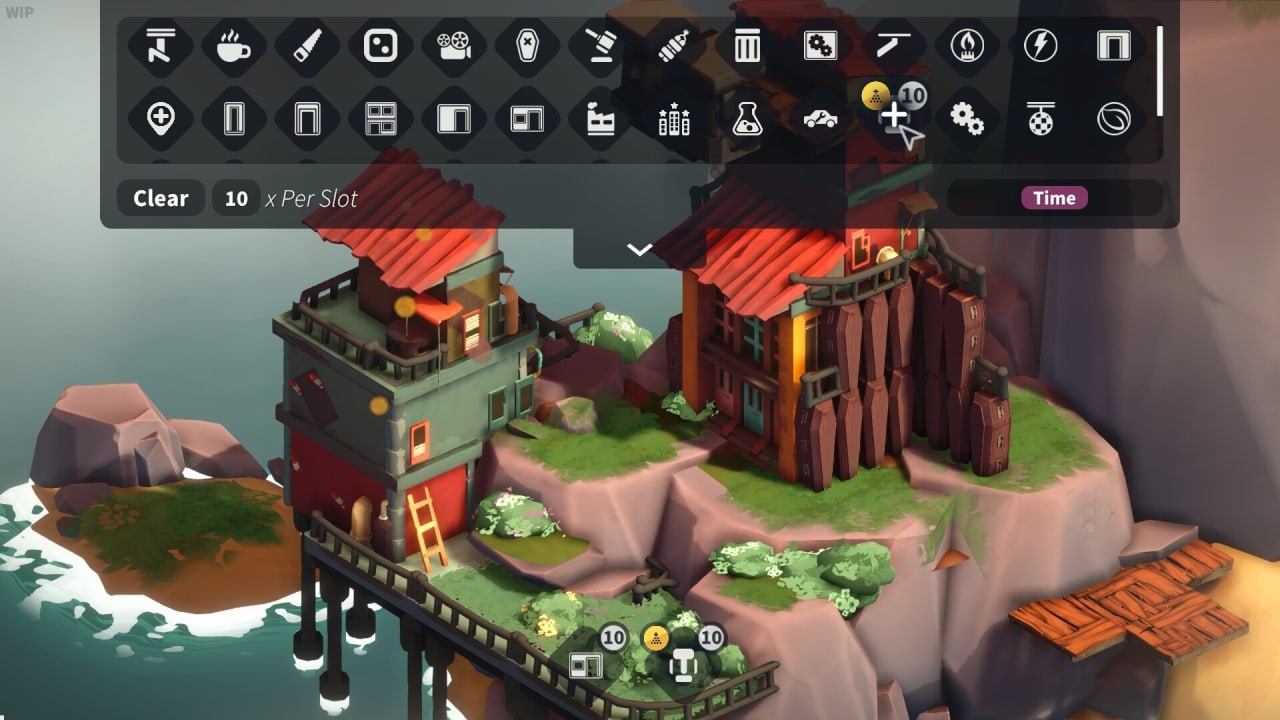Select the judge's gavel icon
Image resolution: width=1280 pixels, height=720 pixels.
pos(600,45)
